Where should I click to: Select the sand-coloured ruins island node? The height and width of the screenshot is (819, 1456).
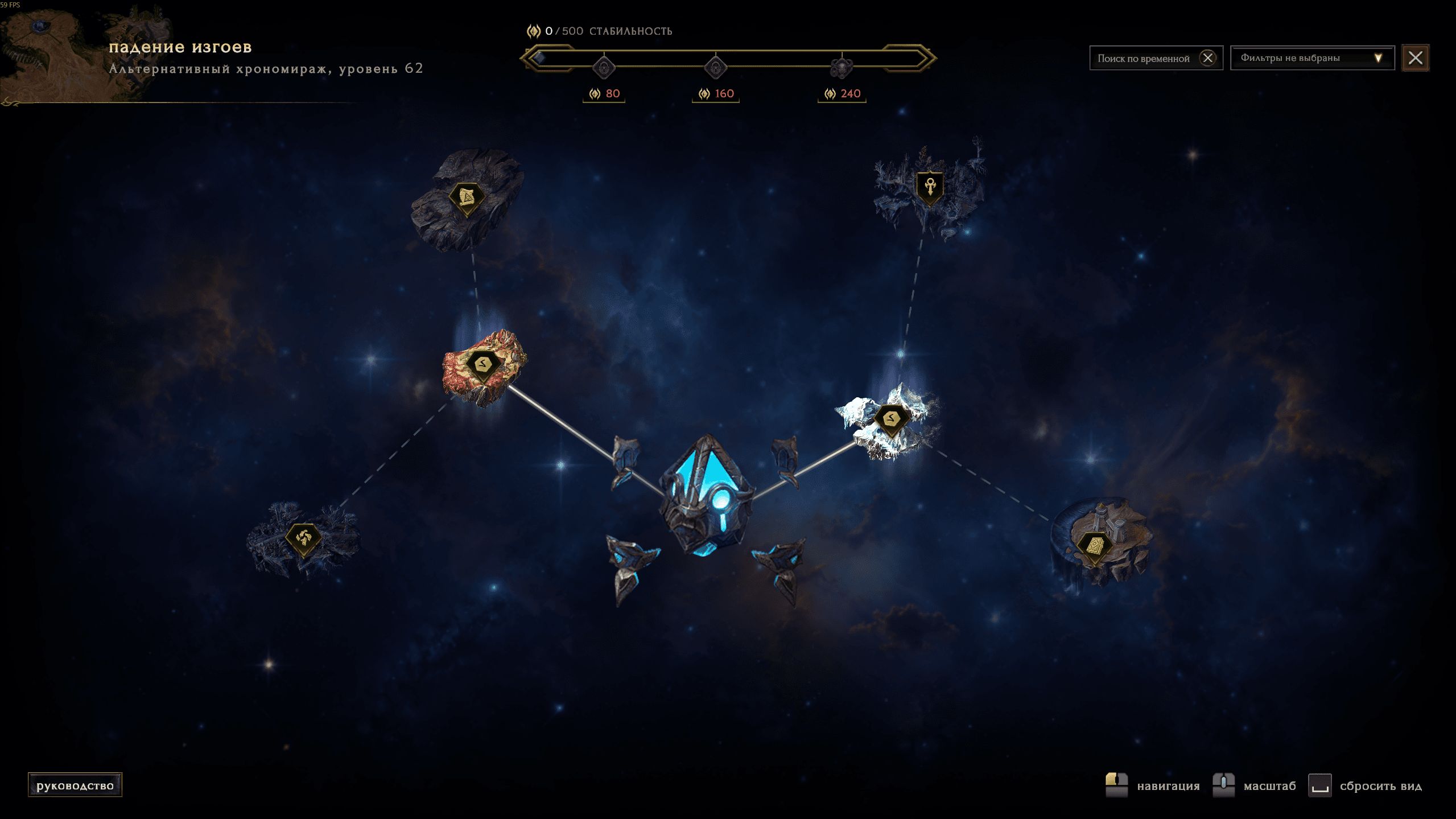[1095, 546]
